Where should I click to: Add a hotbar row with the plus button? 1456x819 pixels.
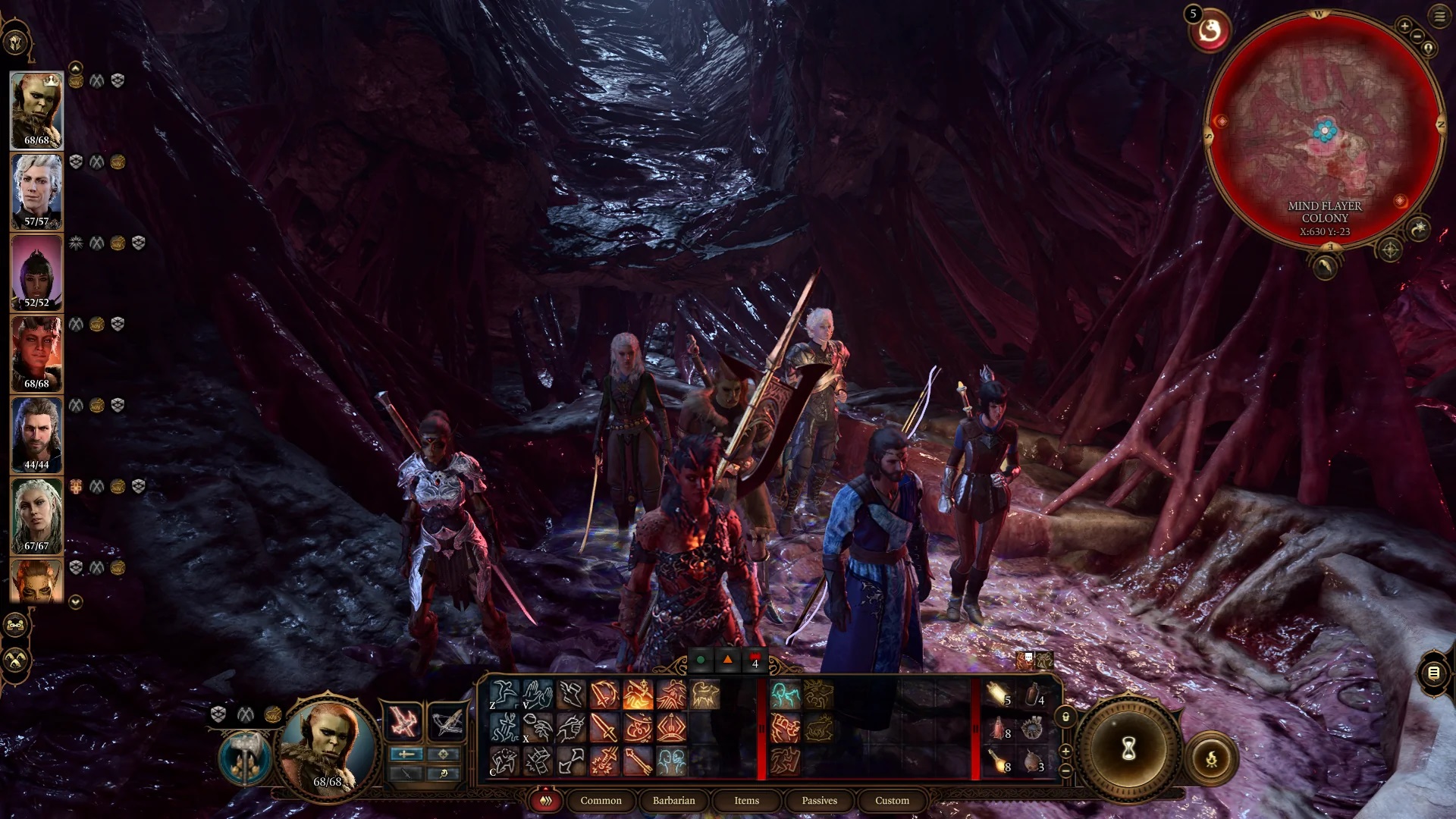point(1065,750)
